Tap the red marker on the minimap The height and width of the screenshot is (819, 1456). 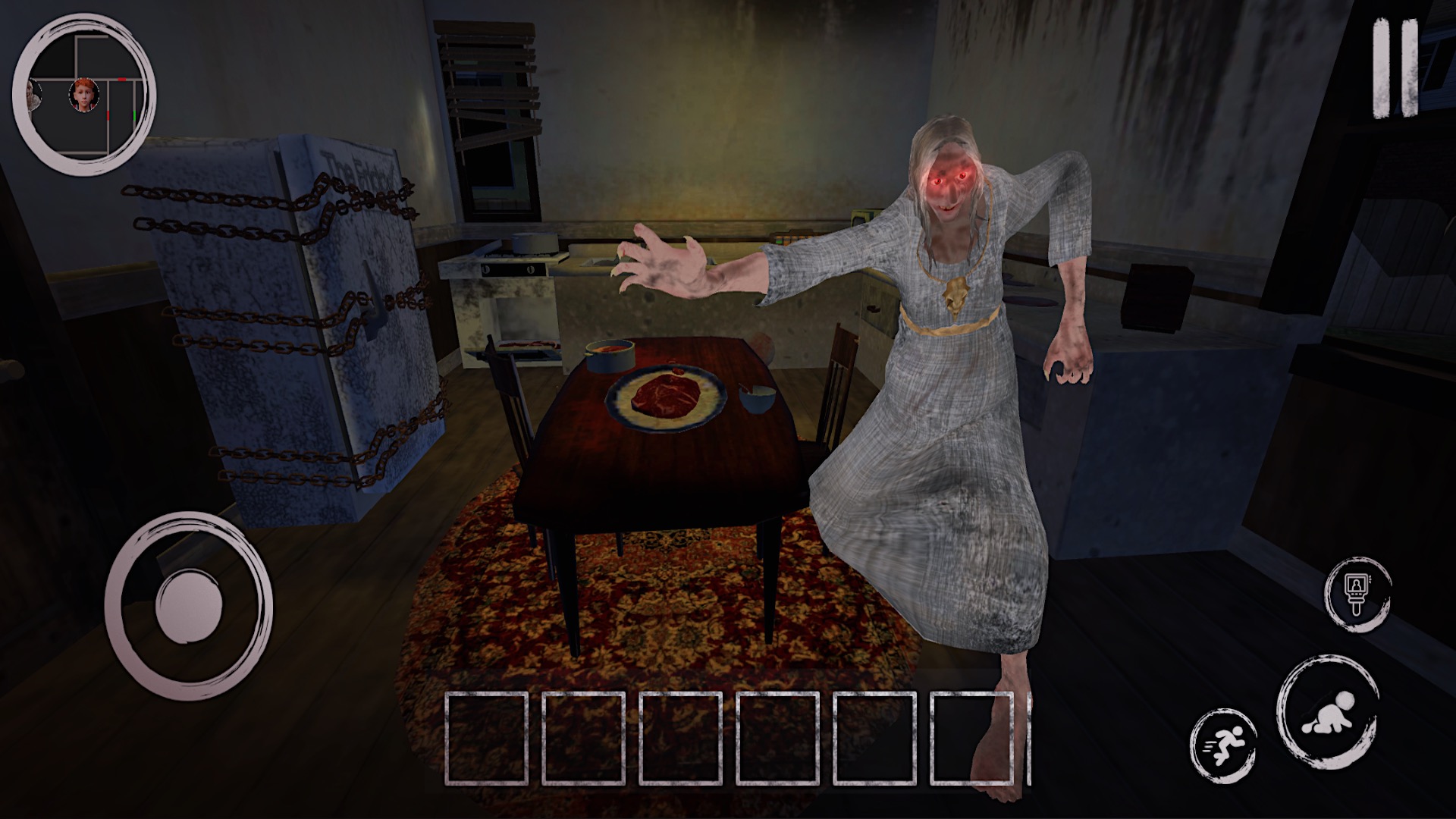[x=121, y=79]
